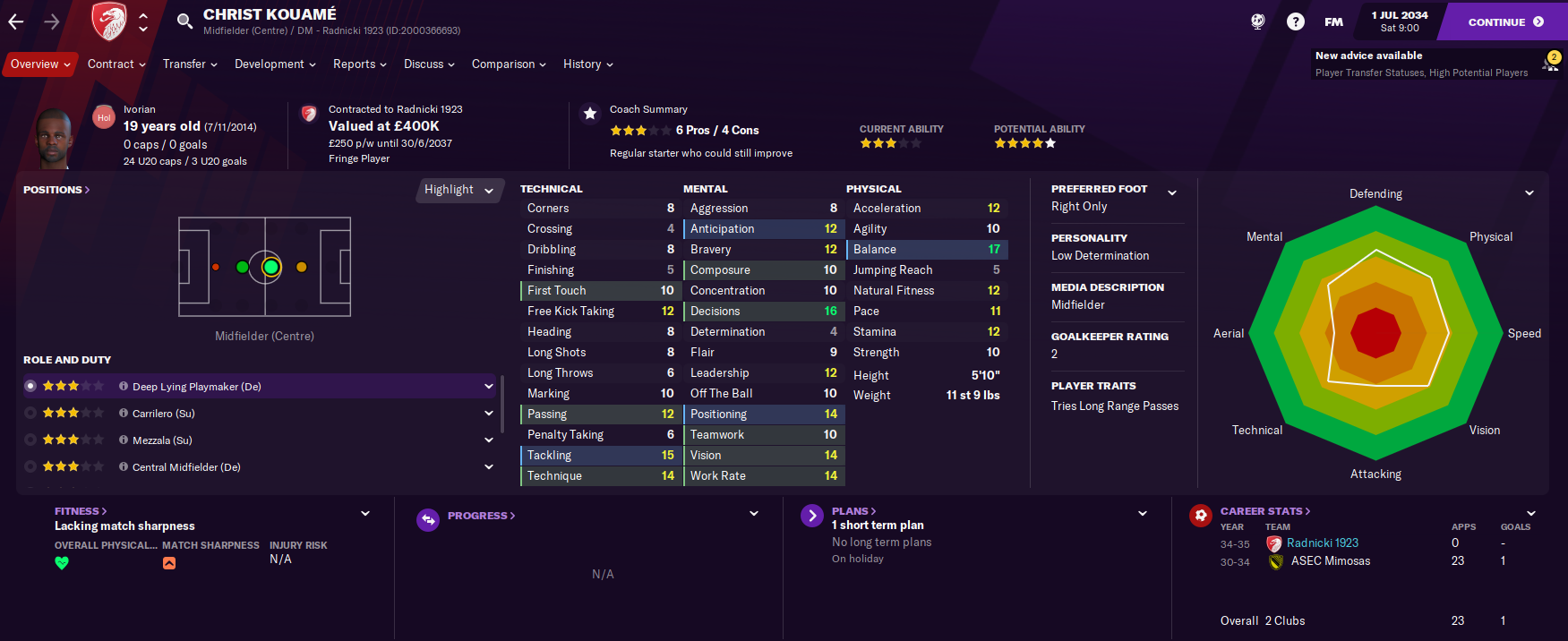Open the help question mark icon
This screenshot has height=641, width=1568.
pyautogui.click(x=1295, y=21)
